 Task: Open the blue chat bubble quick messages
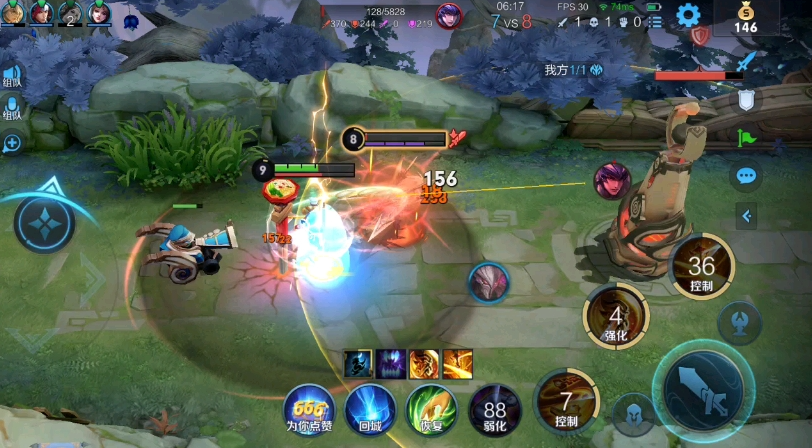click(x=746, y=176)
